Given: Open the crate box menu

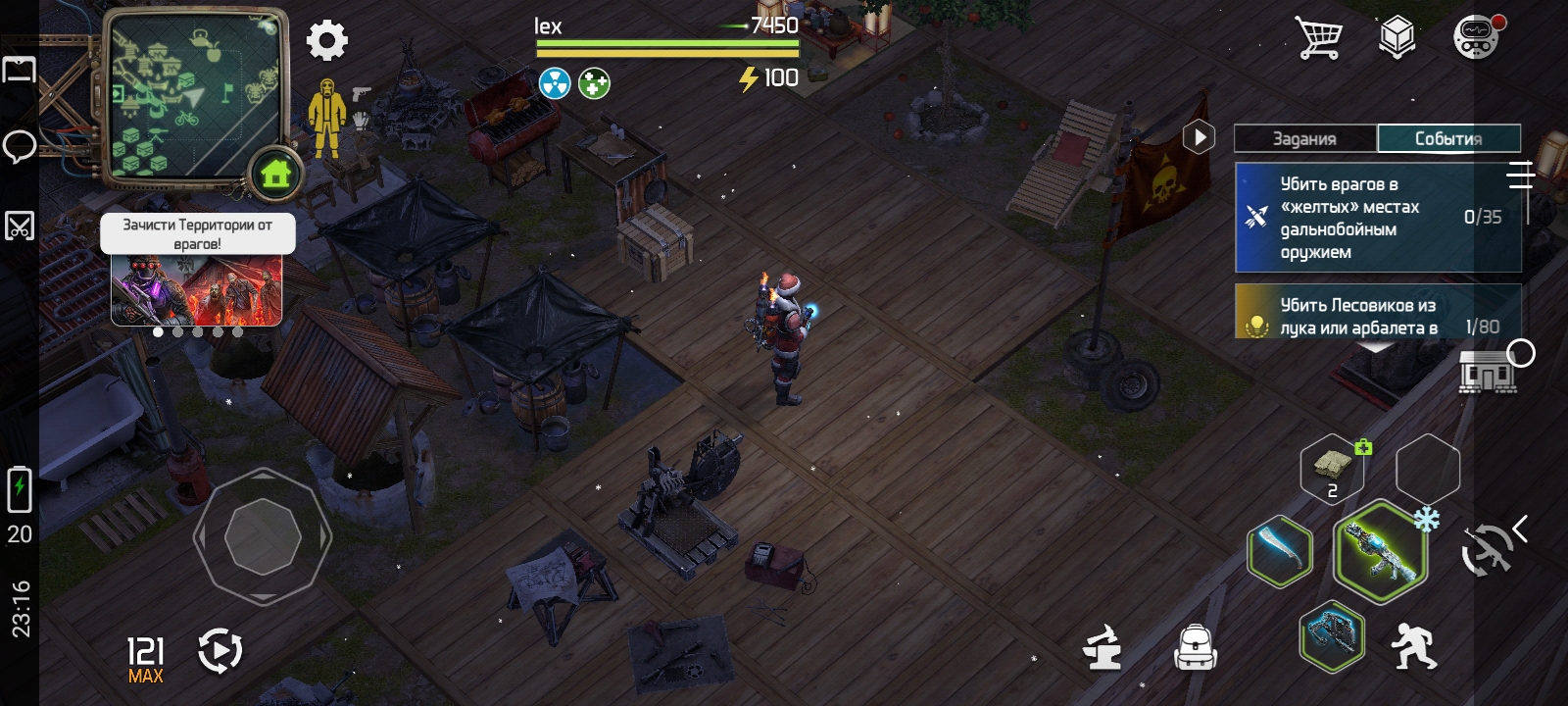Looking at the screenshot, I should coord(1396,38).
